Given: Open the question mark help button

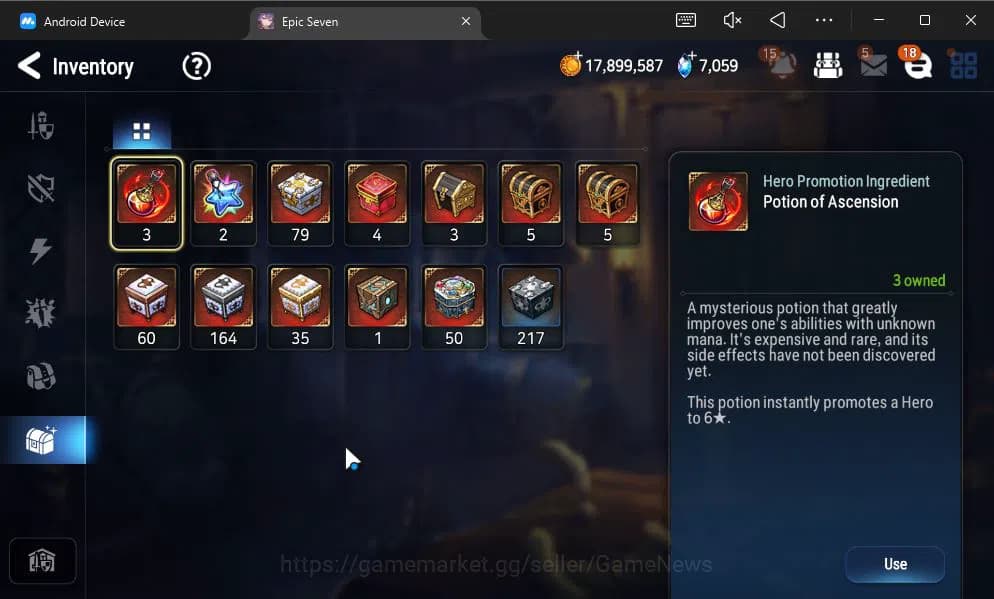Looking at the screenshot, I should pyautogui.click(x=197, y=67).
